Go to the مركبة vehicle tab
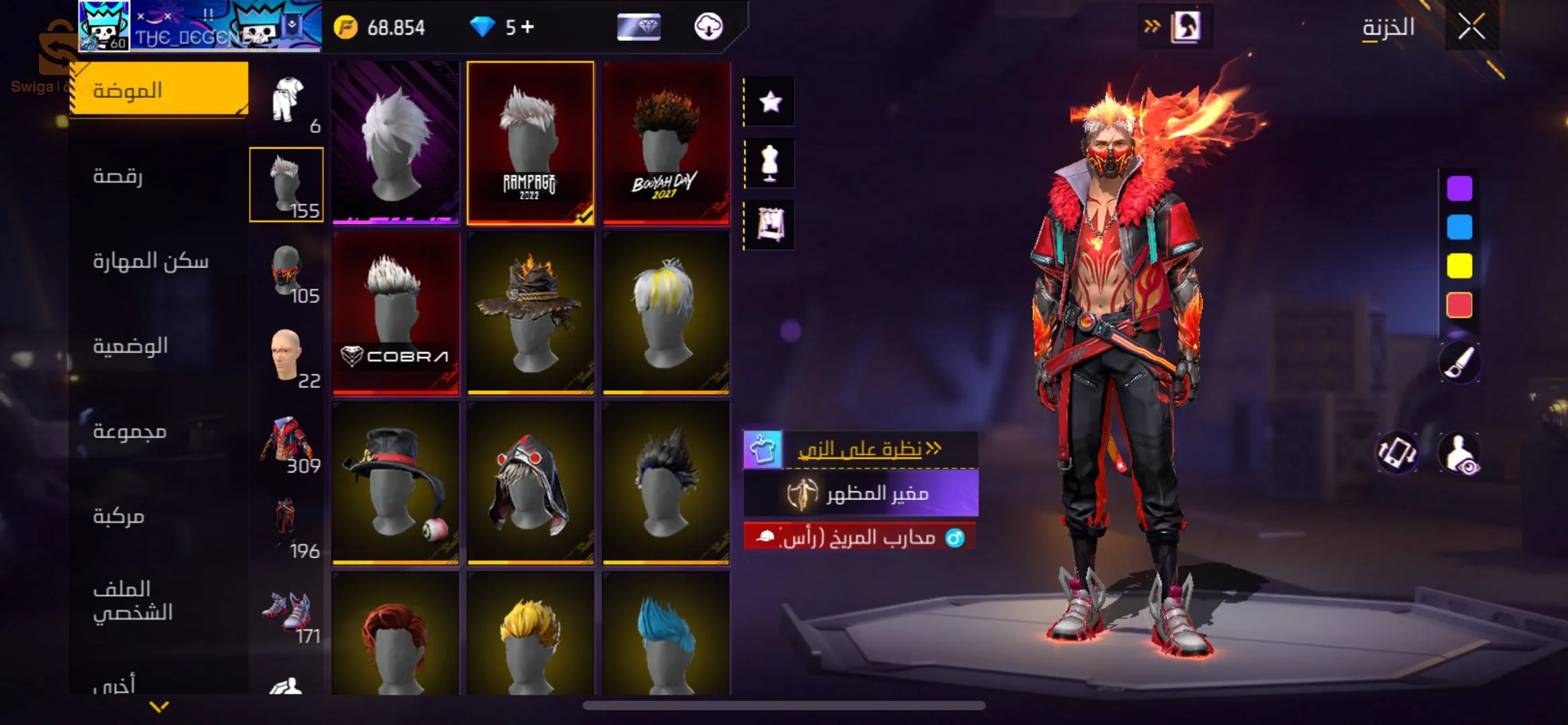 [x=119, y=516]
